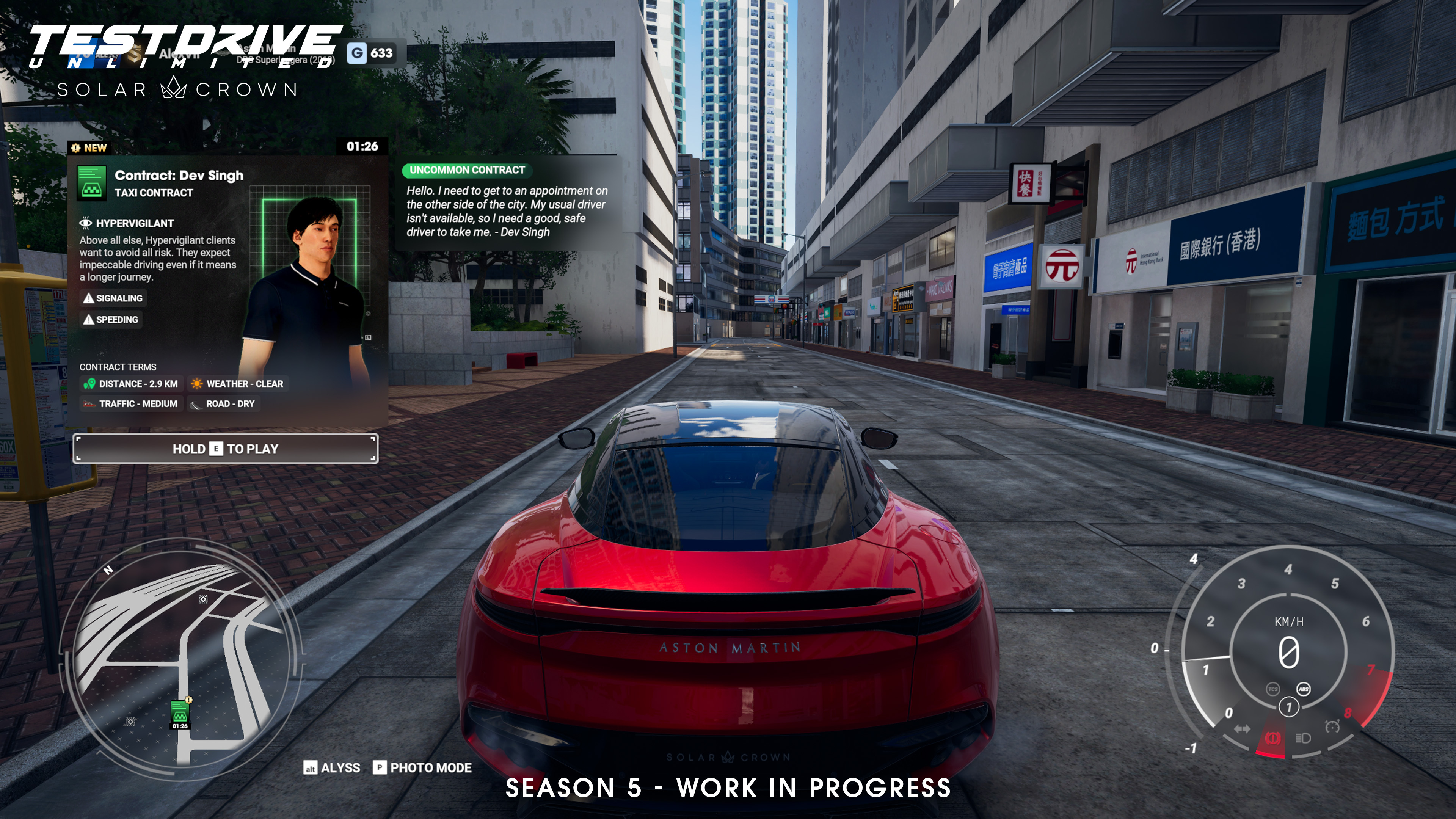The width and height of the screenshot is (1456, 819).
Task: Click the ABS indicator on speedometer
Action: coord(1304,689)
